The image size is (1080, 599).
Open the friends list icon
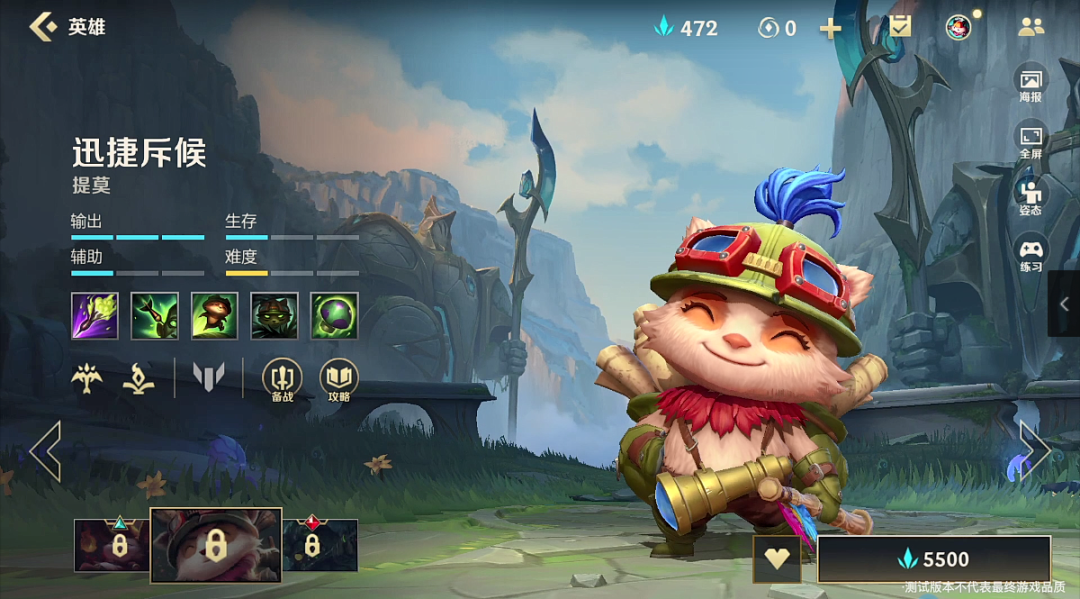[1030, 27]
